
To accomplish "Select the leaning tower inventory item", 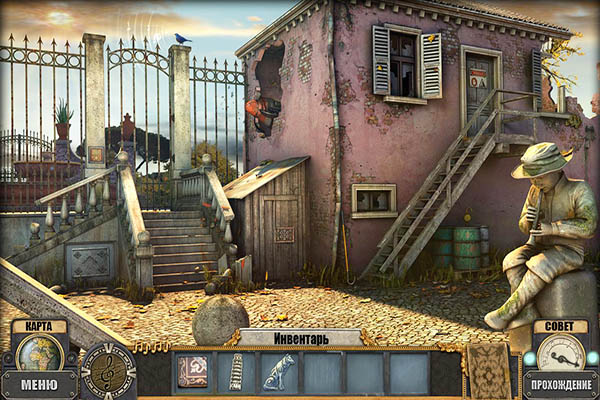I will (x=236, y=372).
